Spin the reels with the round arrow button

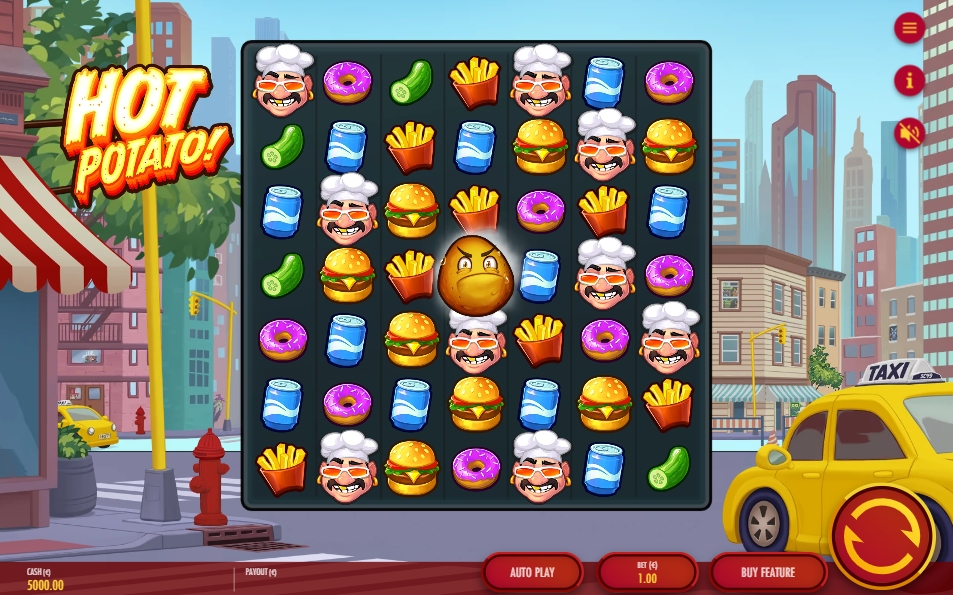pyautogui.click(x=881, y=538)
